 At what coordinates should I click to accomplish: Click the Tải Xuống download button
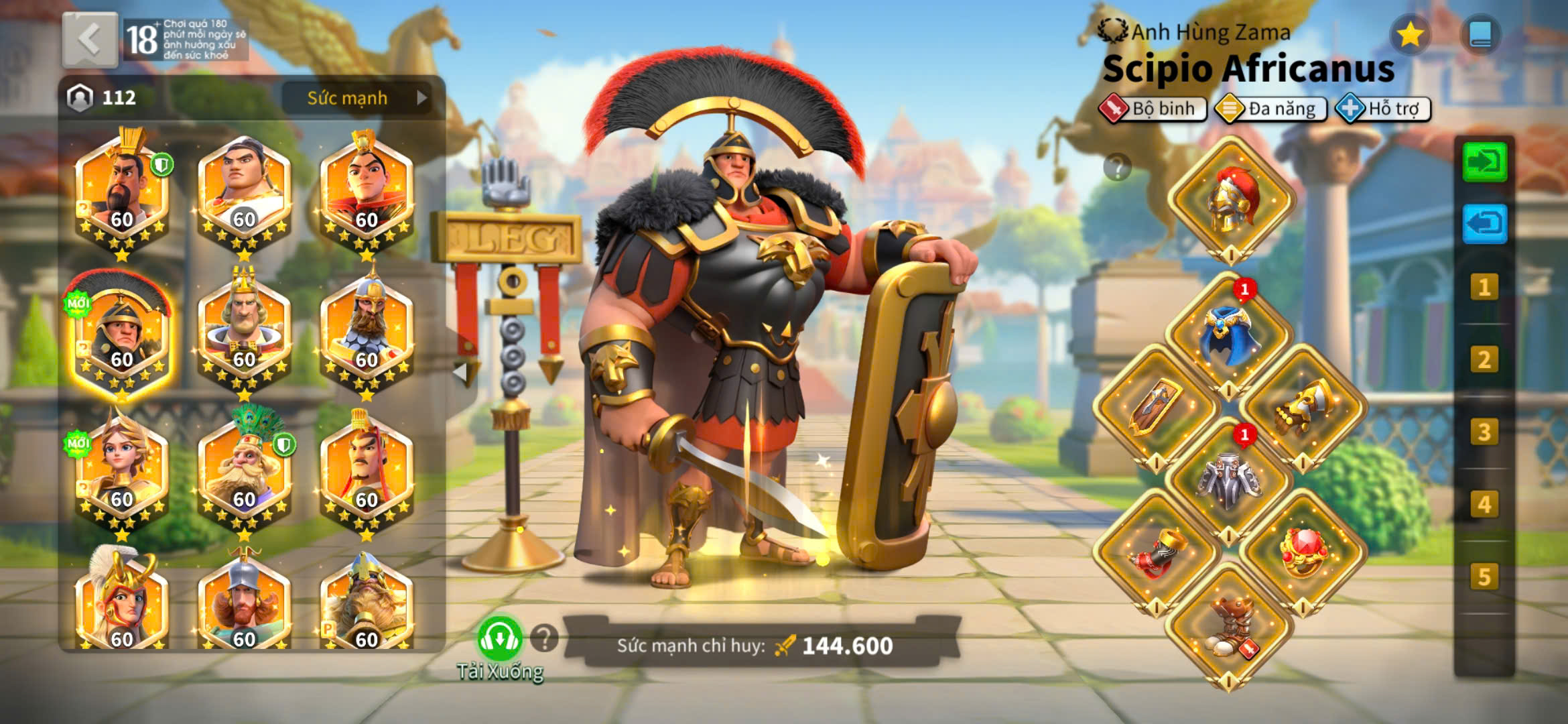[500, 640]
